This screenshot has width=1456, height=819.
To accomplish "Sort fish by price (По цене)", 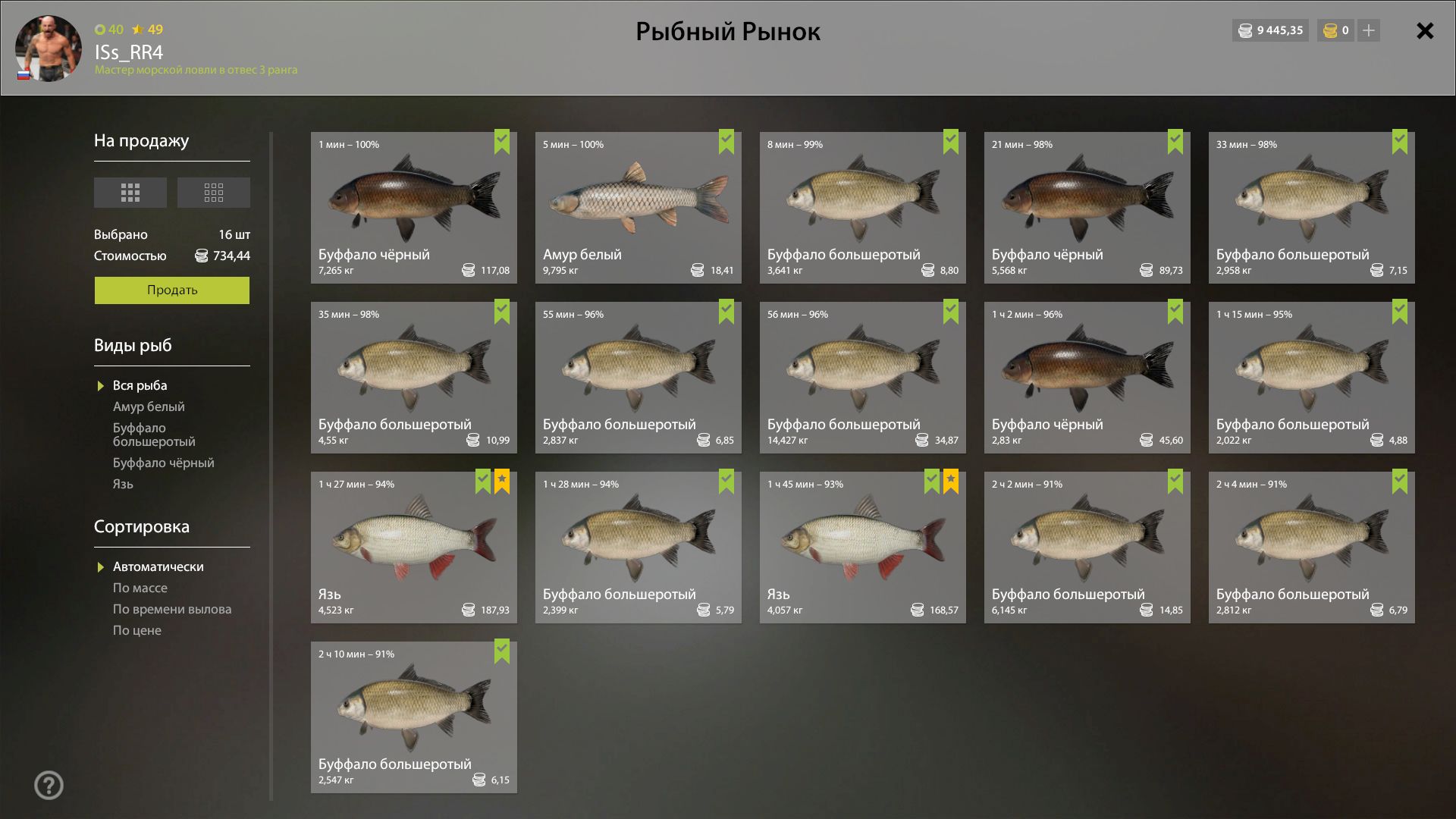I will pyautogui.click(x=137, y=631).
